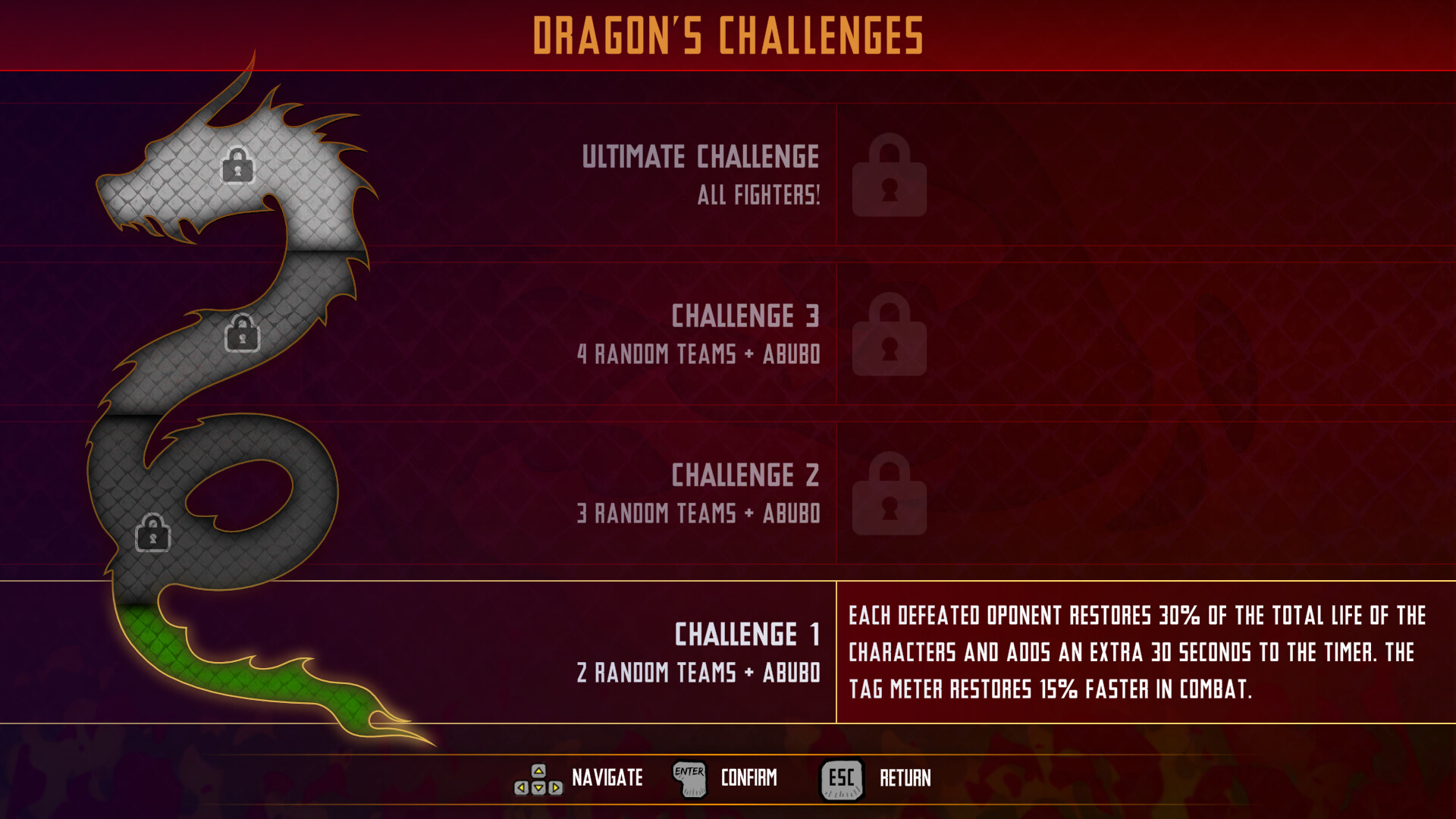Click the Dragon's Challenges title
Image resolution: width=1456 pixels, height=819 pixels.
click(728, 34)
